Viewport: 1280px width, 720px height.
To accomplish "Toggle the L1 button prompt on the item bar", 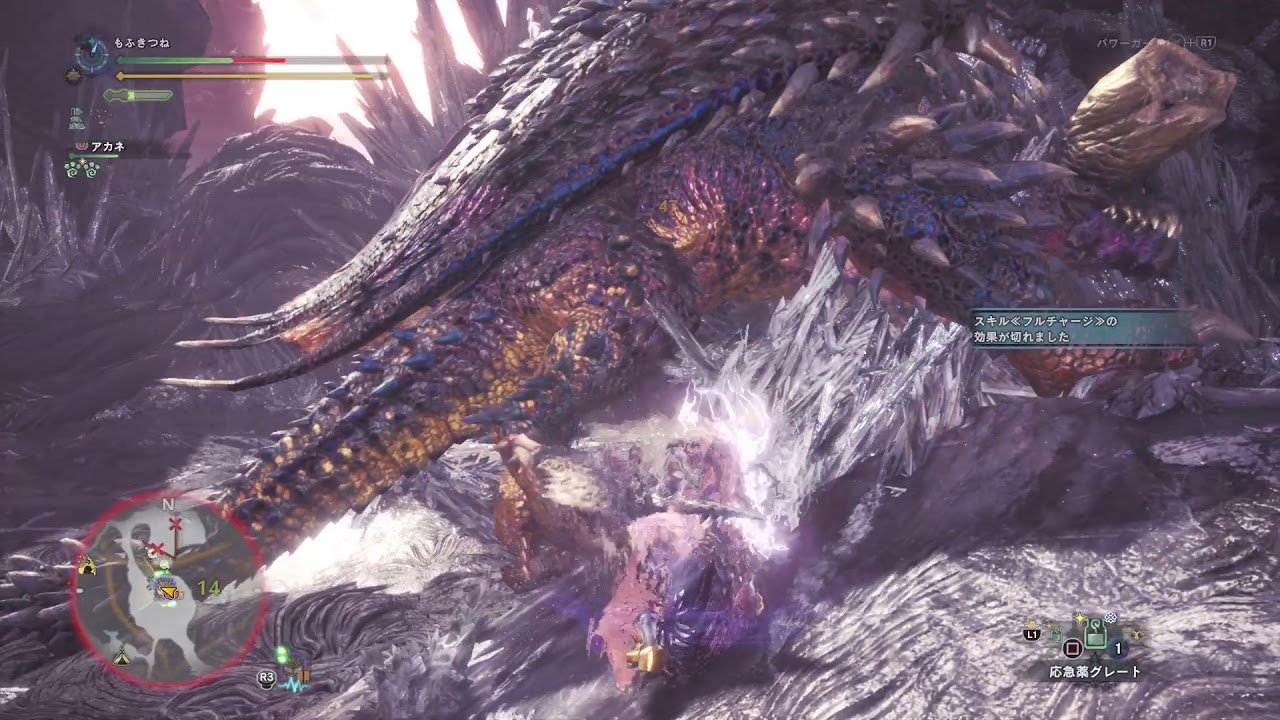I will coord(1032,633).
